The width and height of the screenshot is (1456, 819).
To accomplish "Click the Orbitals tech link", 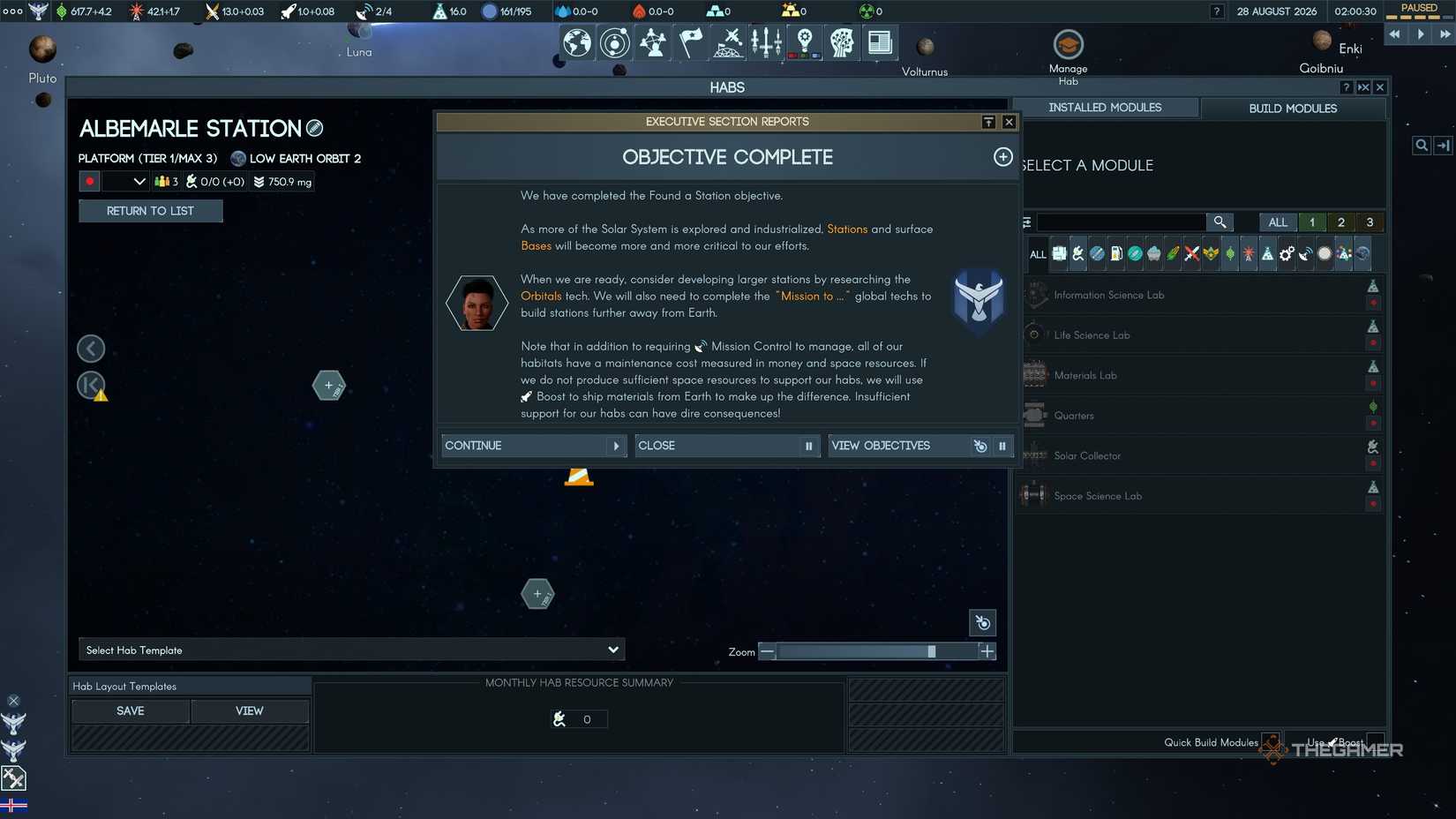I will pos(541,296).
